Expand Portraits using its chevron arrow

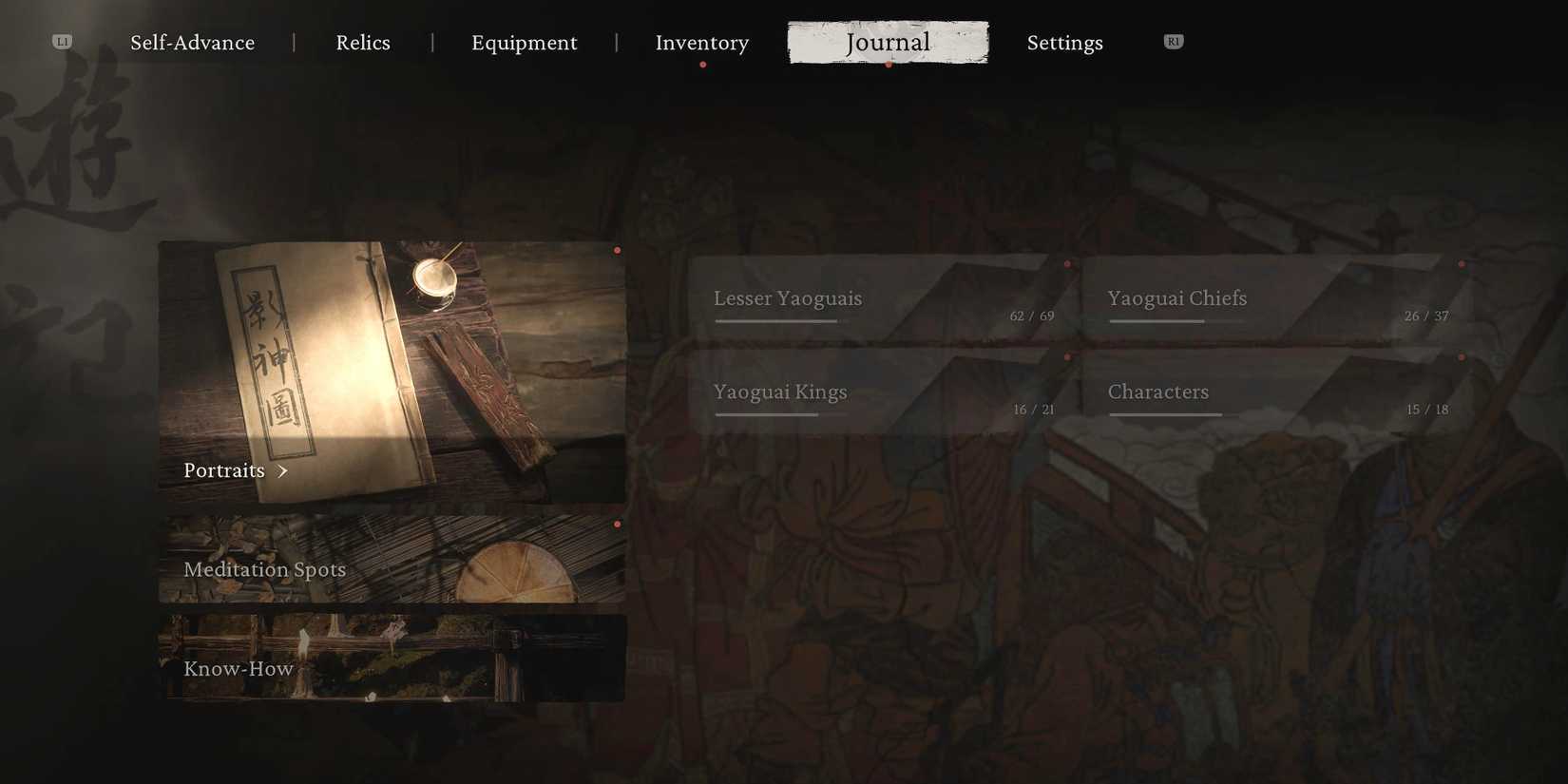282,470
